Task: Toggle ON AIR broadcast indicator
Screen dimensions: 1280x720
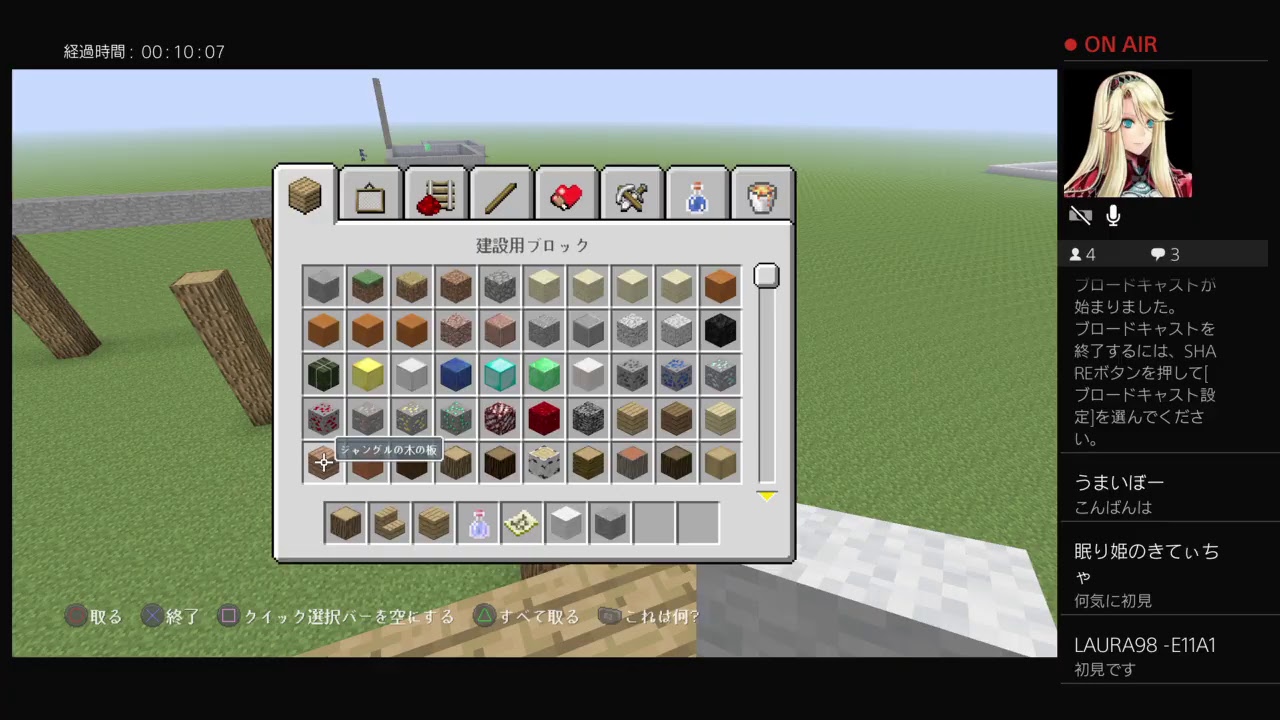Action: (x=1112, y=44)
